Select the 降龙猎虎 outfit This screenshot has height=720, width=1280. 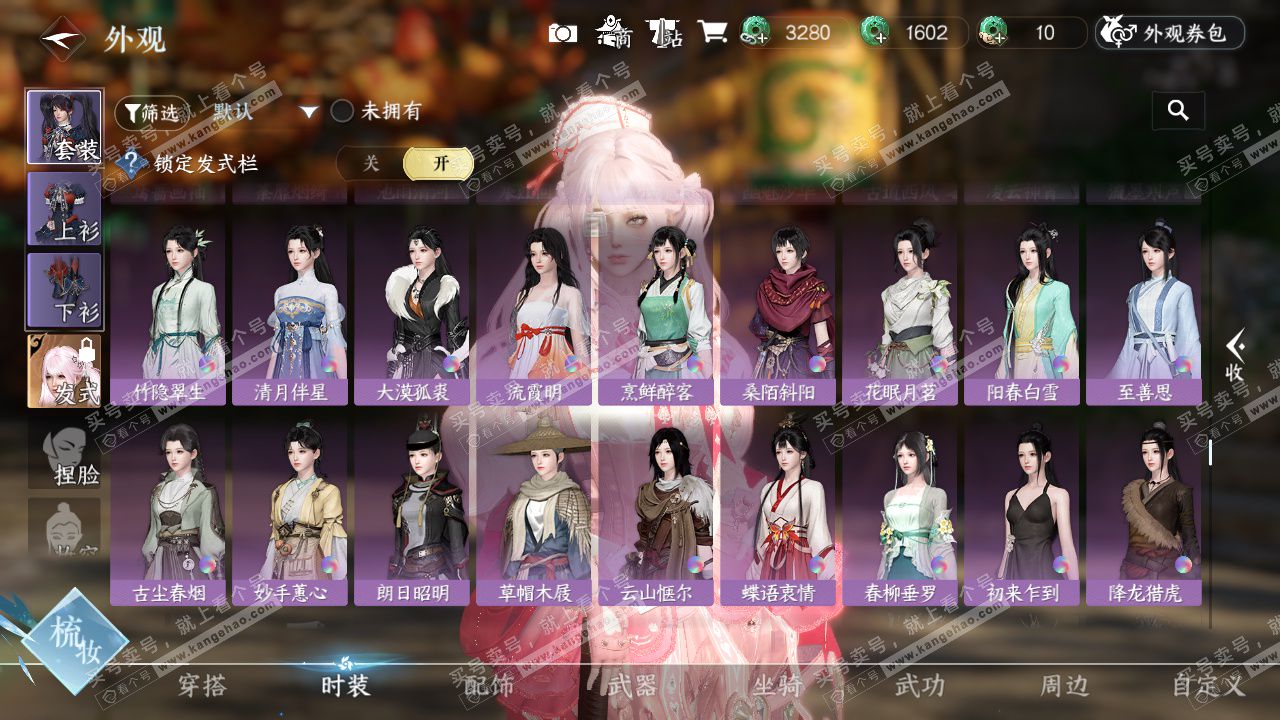(1145, 508)
